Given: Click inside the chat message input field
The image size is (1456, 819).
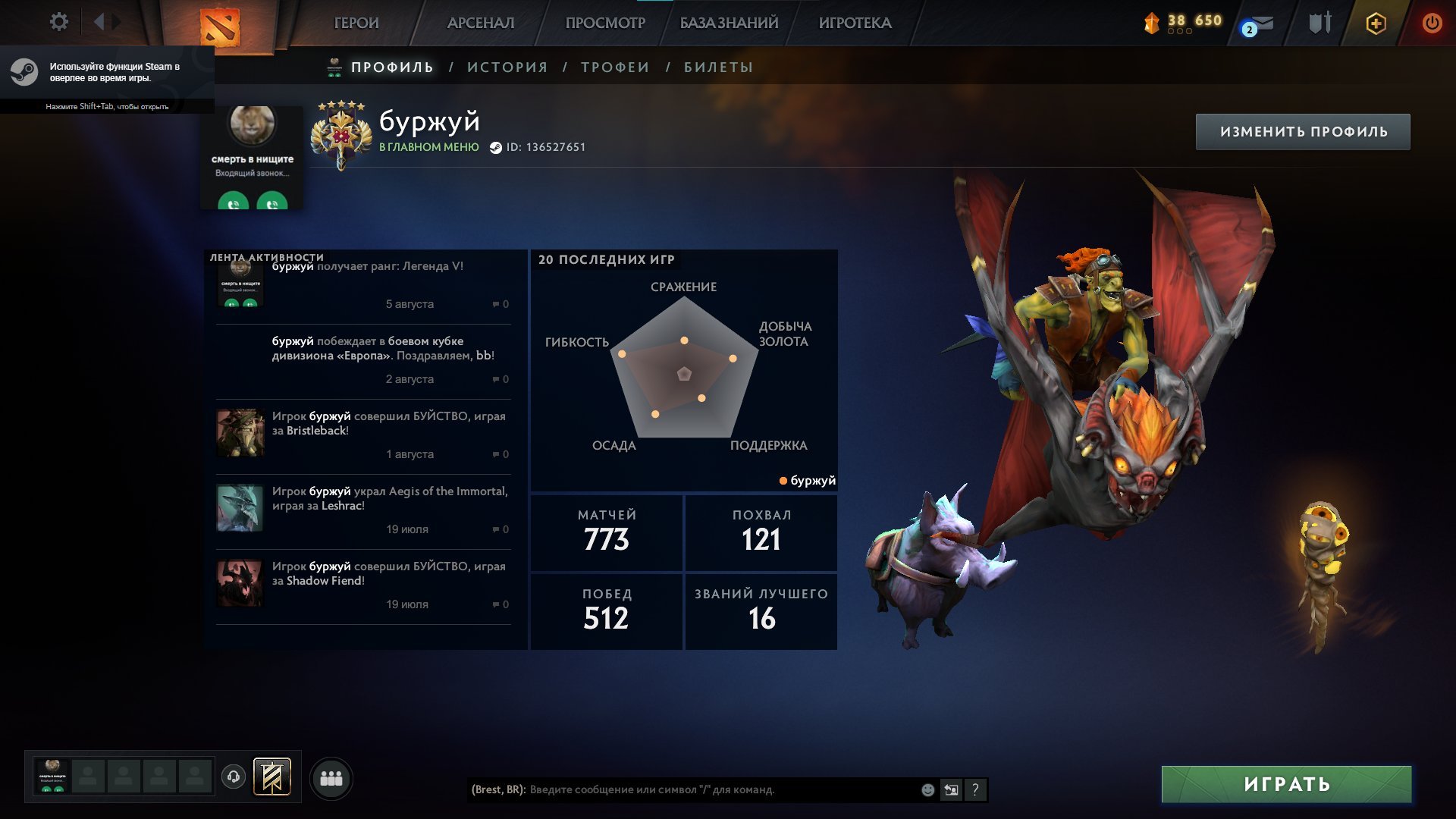Looking at the screenshot, I should coord(682,790).
